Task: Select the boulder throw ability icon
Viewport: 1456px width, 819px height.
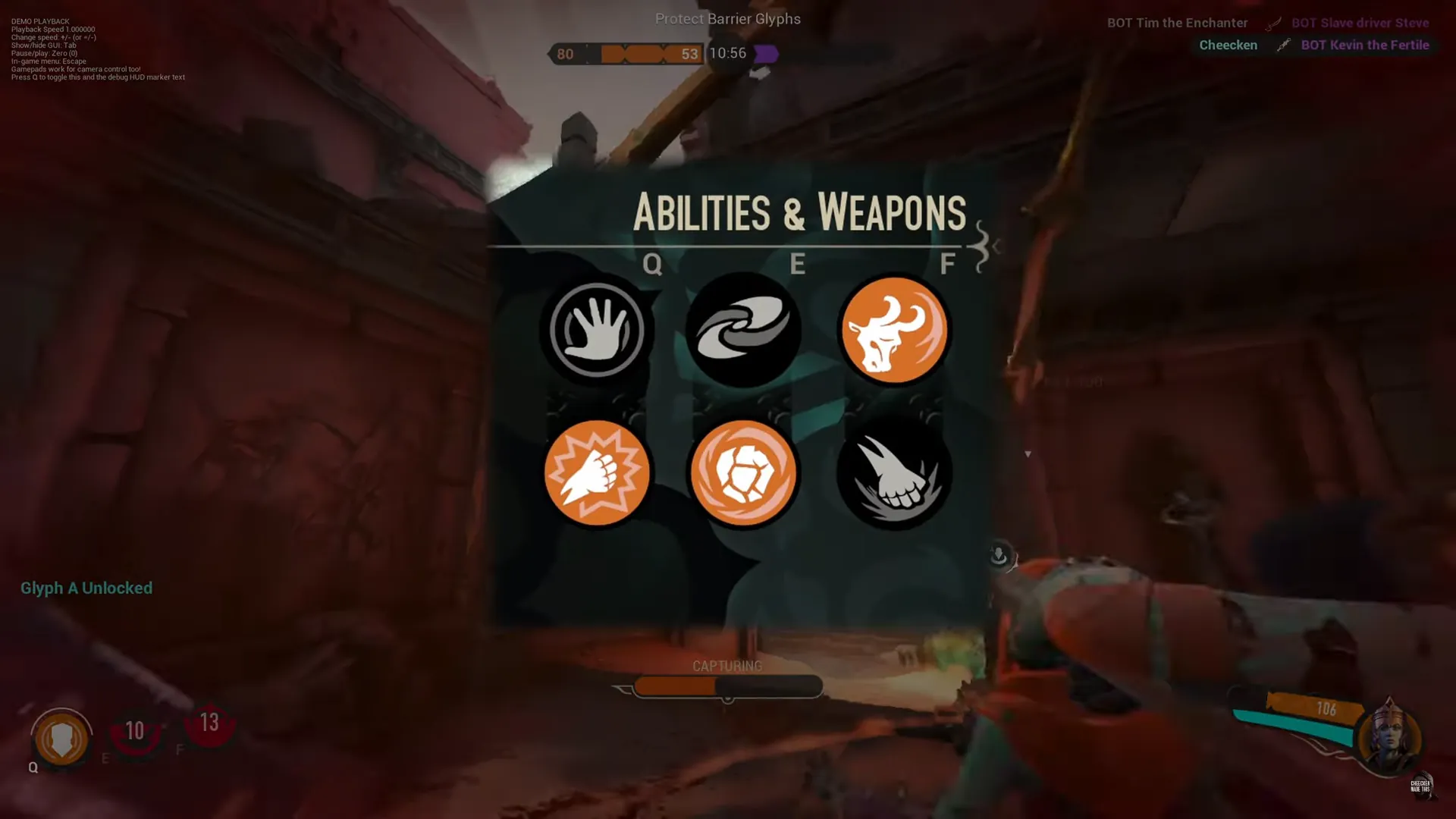Action: (743, 472)
